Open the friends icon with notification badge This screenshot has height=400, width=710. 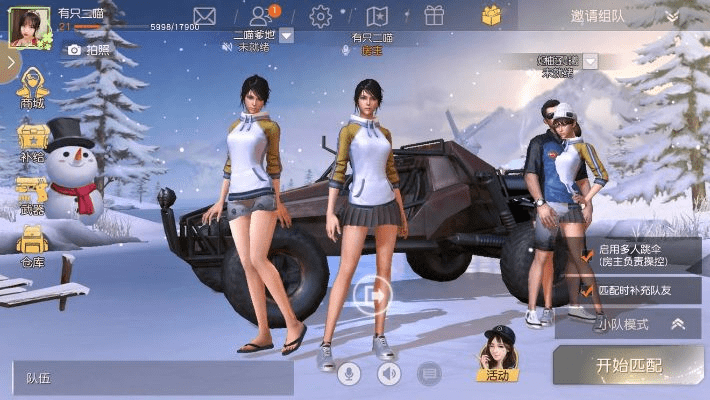(x=262, y=16)
